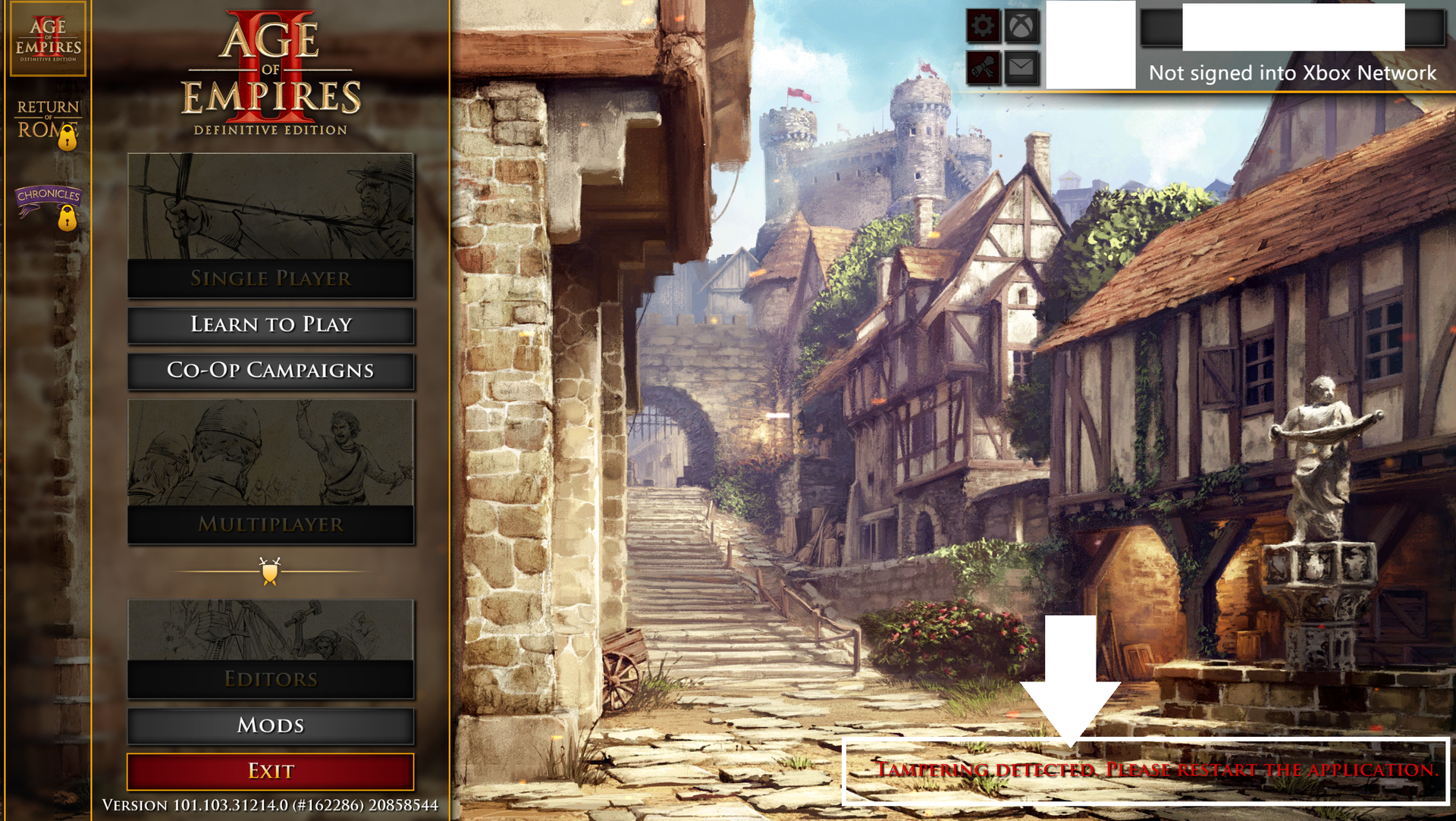Open the Single Player menu
The image size is (1456, 821).
click(x=271, y=225)
